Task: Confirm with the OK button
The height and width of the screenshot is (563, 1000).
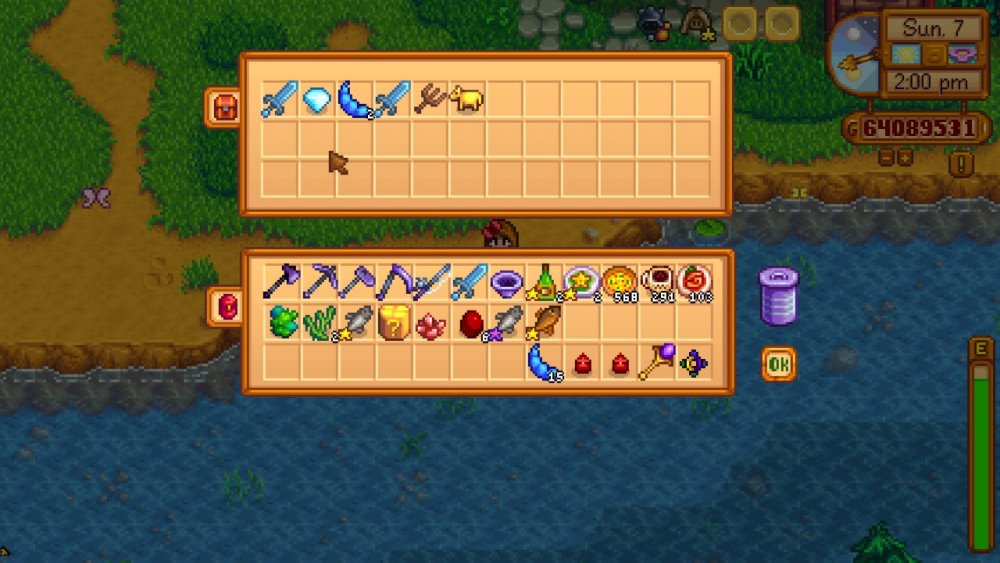Action: point(778,365)
